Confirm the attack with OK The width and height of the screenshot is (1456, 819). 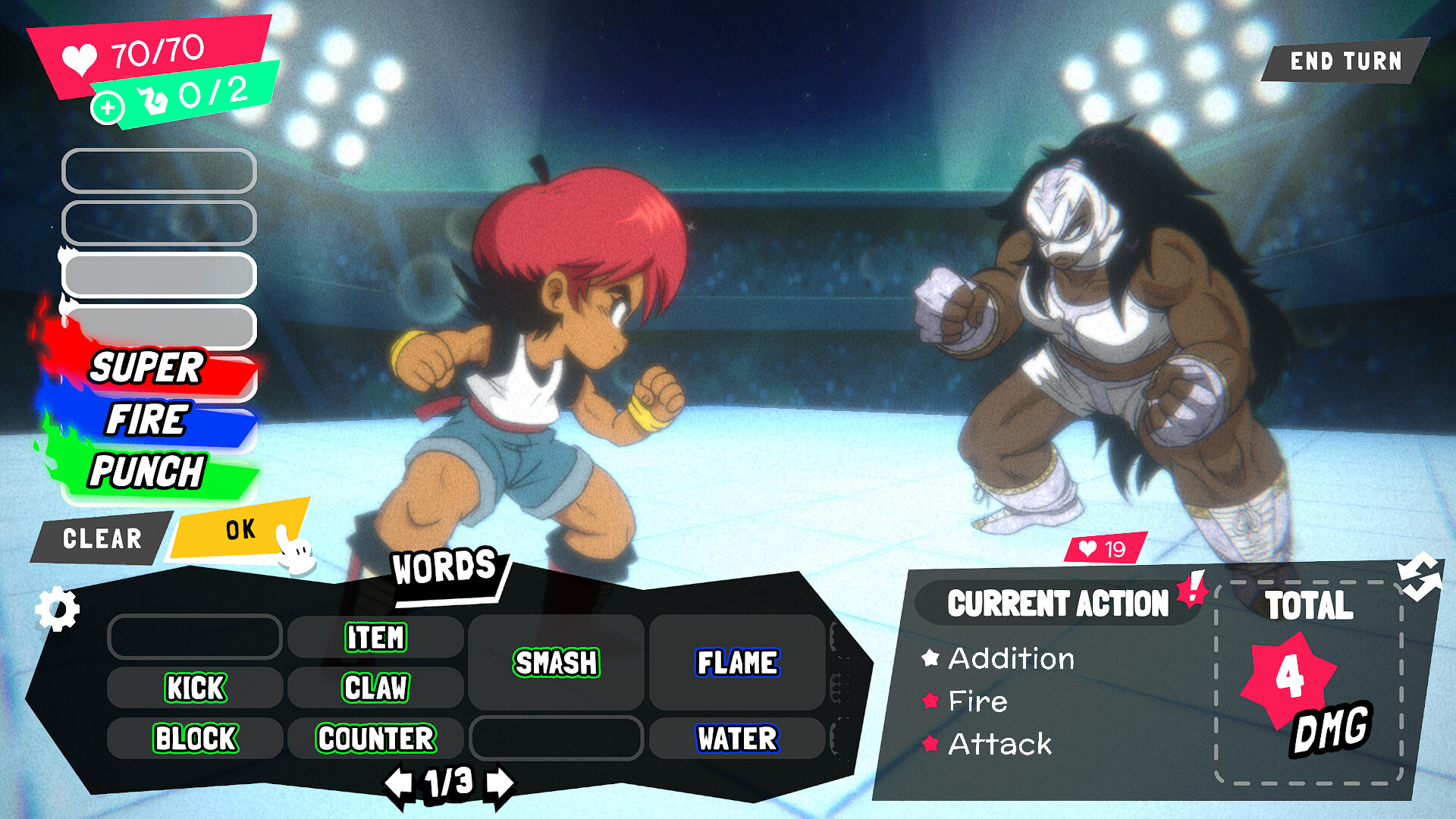[240, 529]
